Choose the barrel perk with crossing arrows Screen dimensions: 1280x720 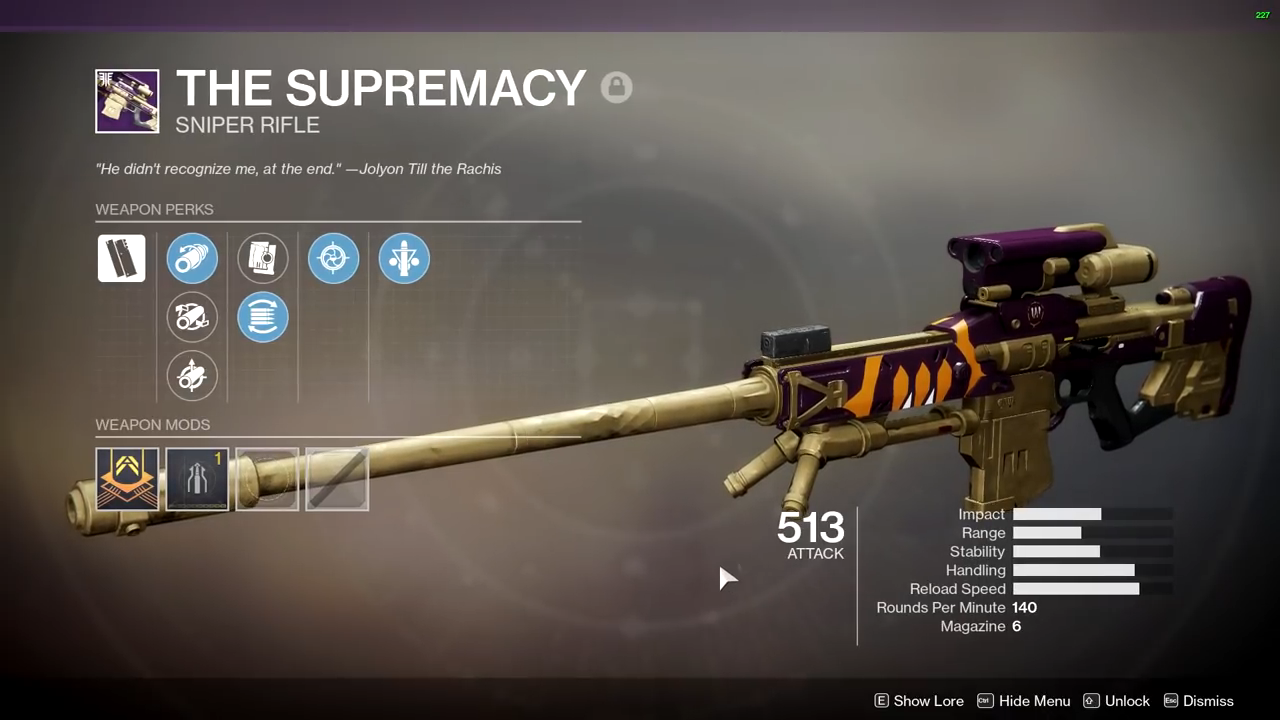(x=192, y=318)
